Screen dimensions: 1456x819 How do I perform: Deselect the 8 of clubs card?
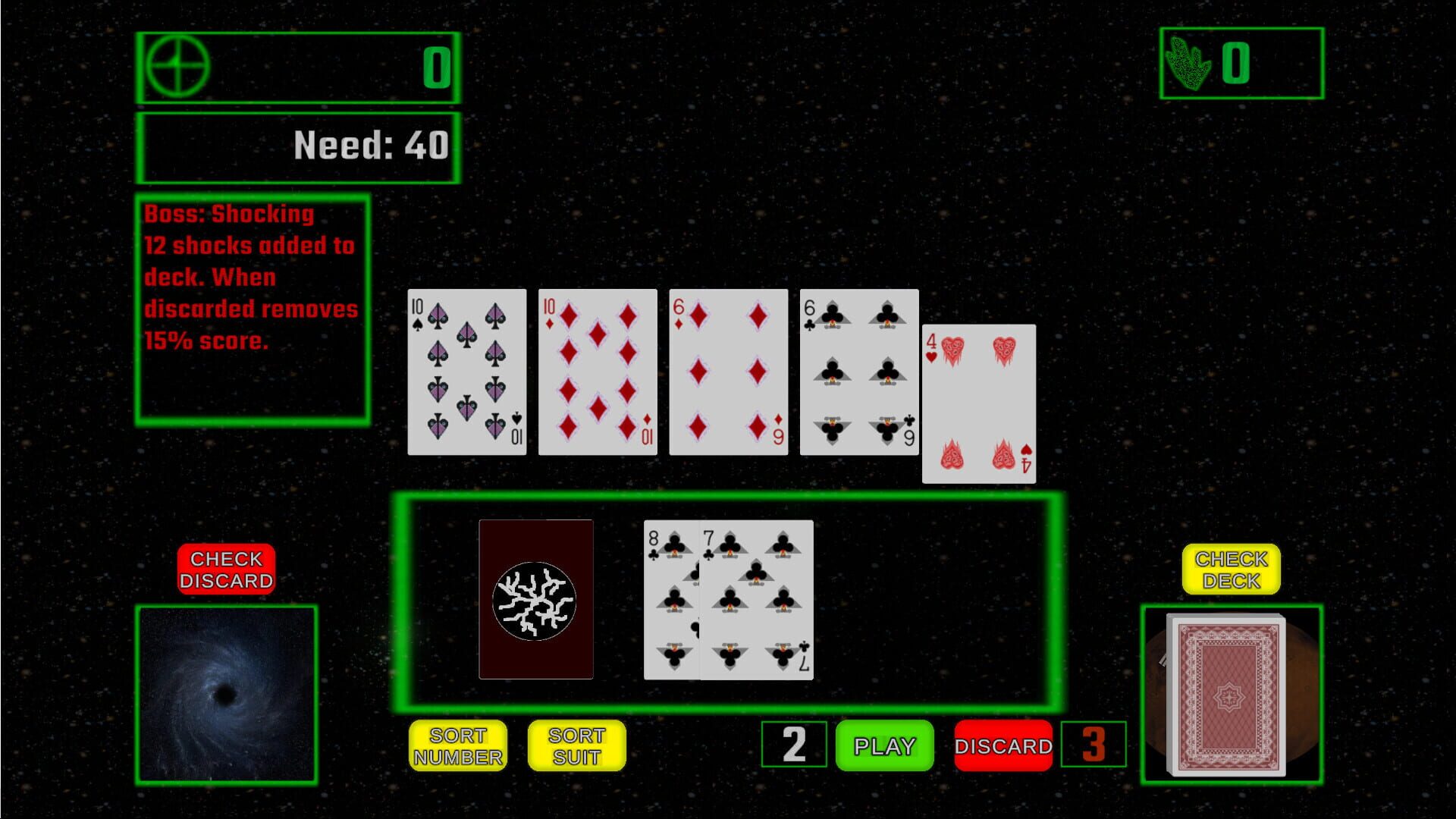(671, 599)
